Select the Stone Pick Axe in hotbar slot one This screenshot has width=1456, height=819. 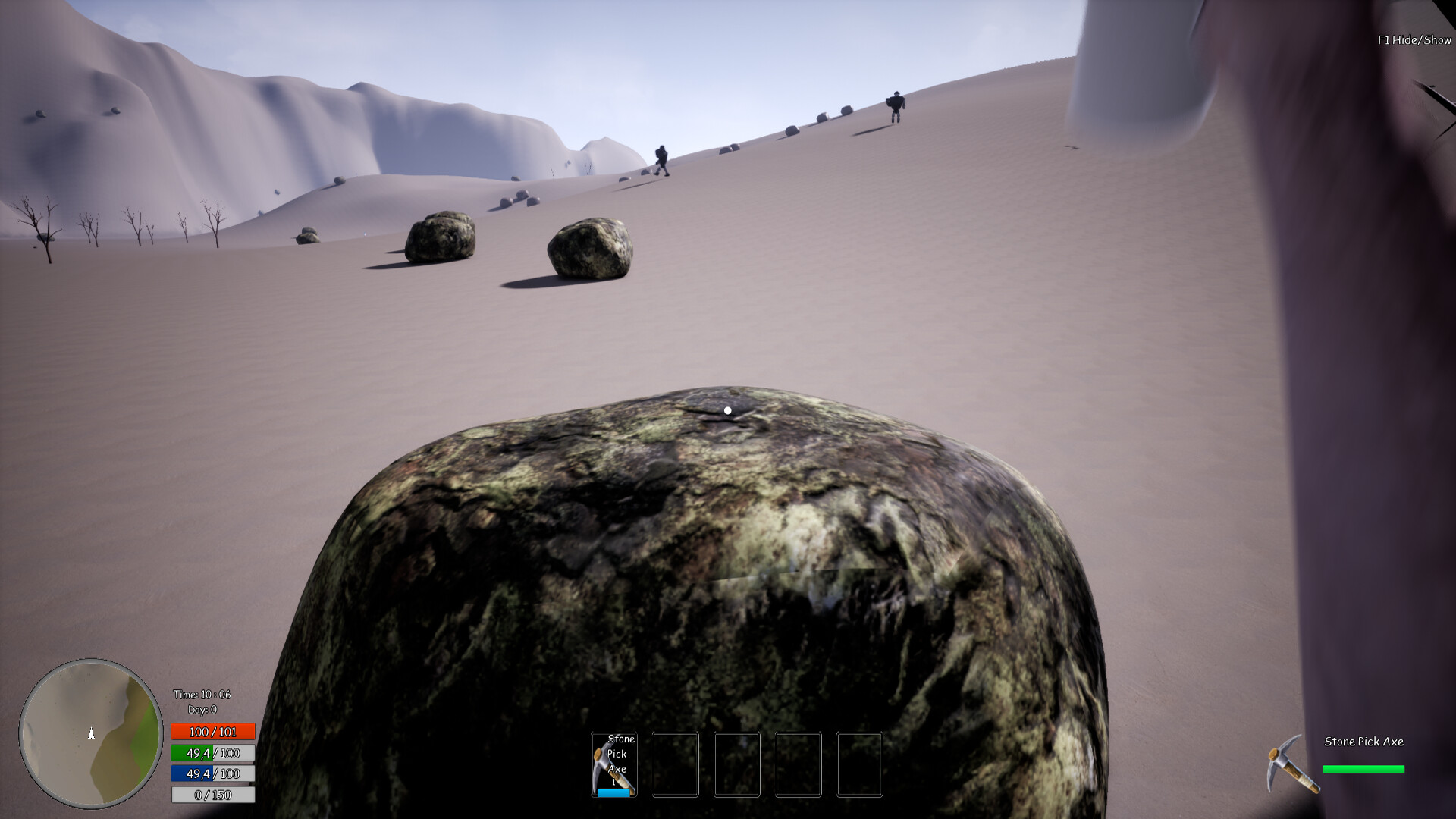pyautogui.click(x=615, y=763)
